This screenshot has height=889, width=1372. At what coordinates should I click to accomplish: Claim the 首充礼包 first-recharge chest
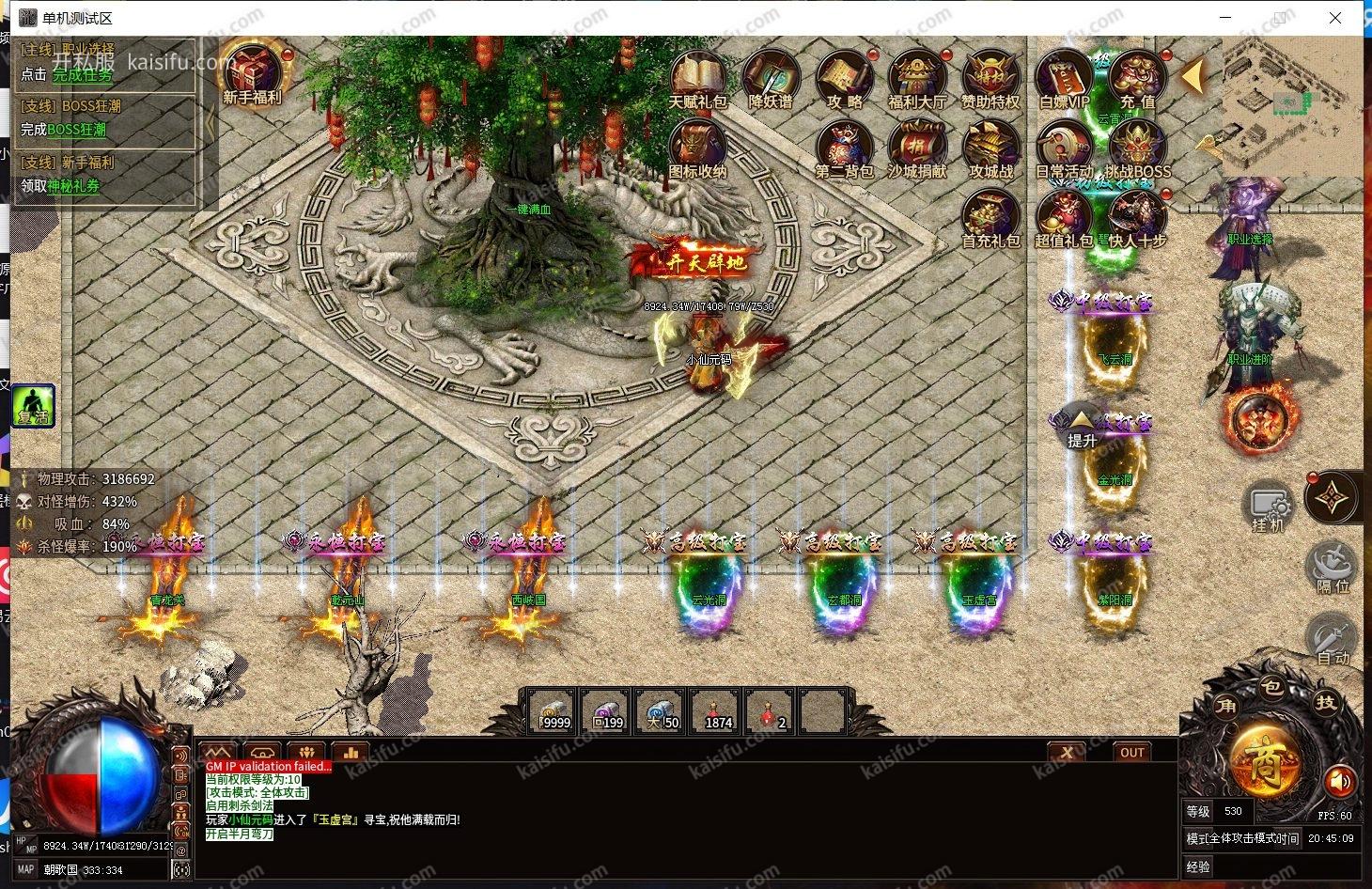point(990,217)
